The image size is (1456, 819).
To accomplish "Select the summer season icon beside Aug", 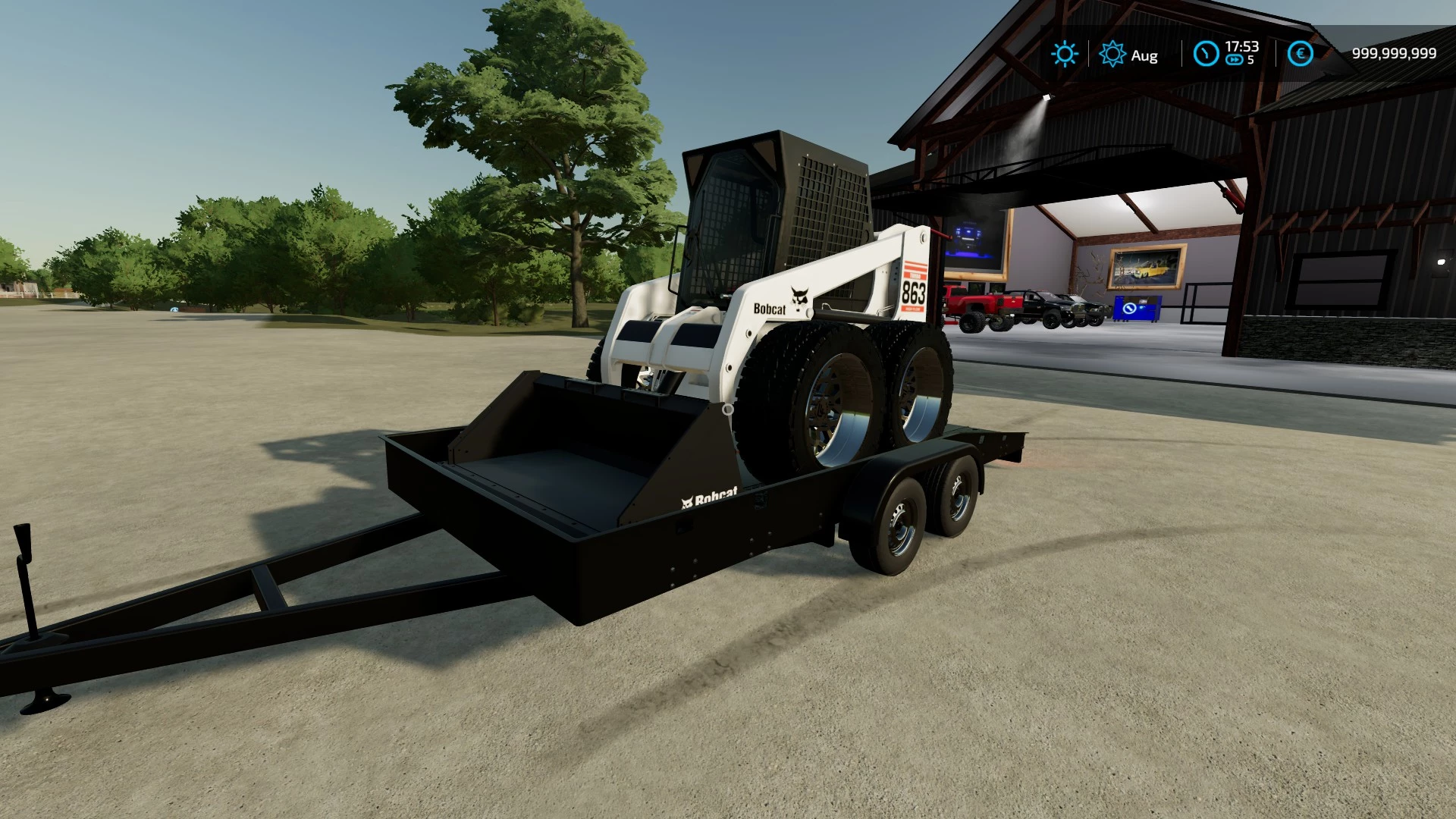I will [1112, 54].
